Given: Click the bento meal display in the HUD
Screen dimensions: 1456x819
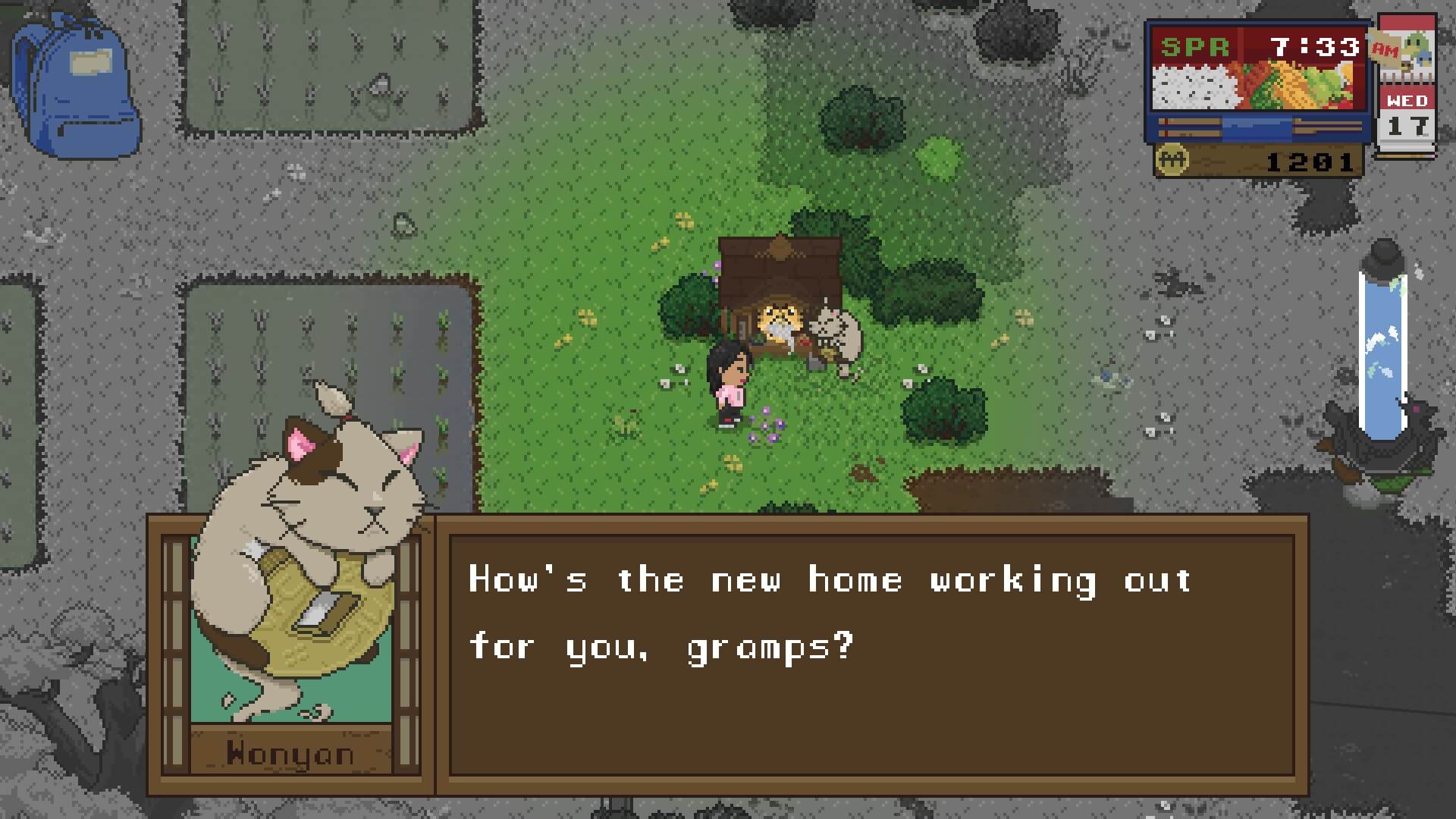Looking at the screenshot, I should [x=1259, y=87].
